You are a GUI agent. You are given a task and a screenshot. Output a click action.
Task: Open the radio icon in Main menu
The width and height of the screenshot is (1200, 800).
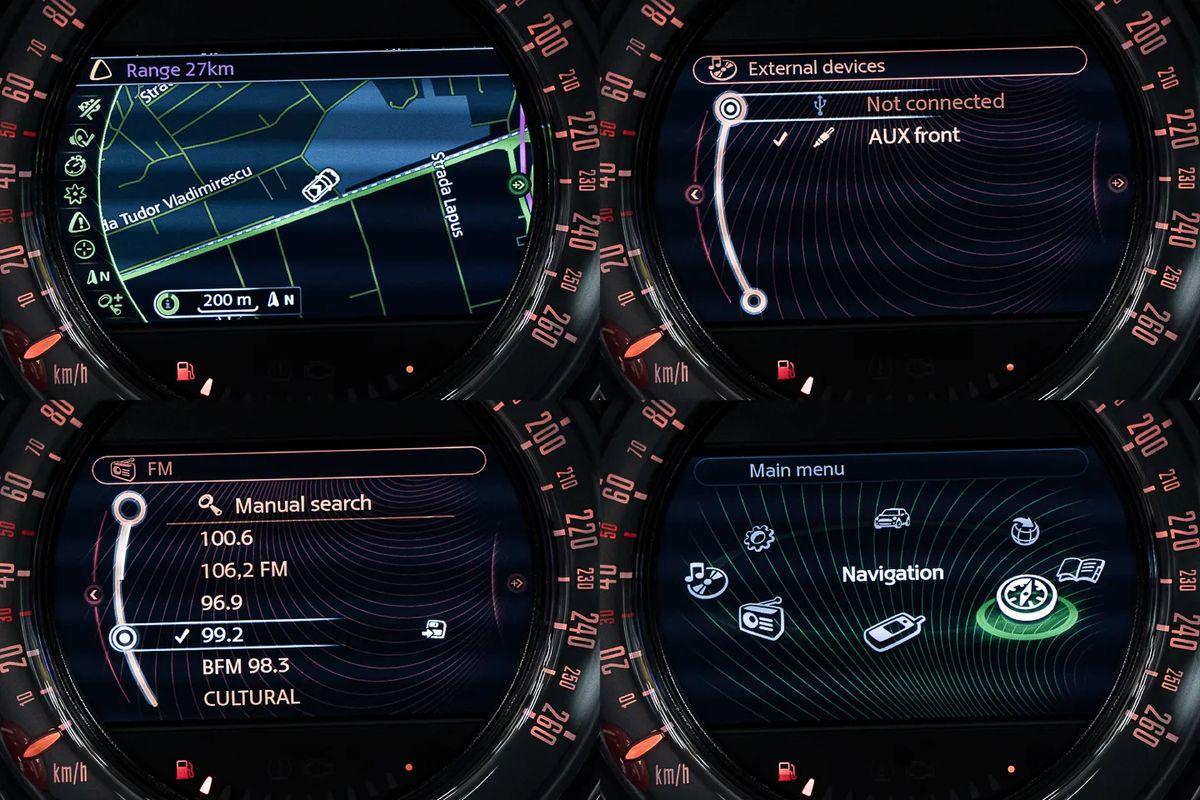(761, 617)
